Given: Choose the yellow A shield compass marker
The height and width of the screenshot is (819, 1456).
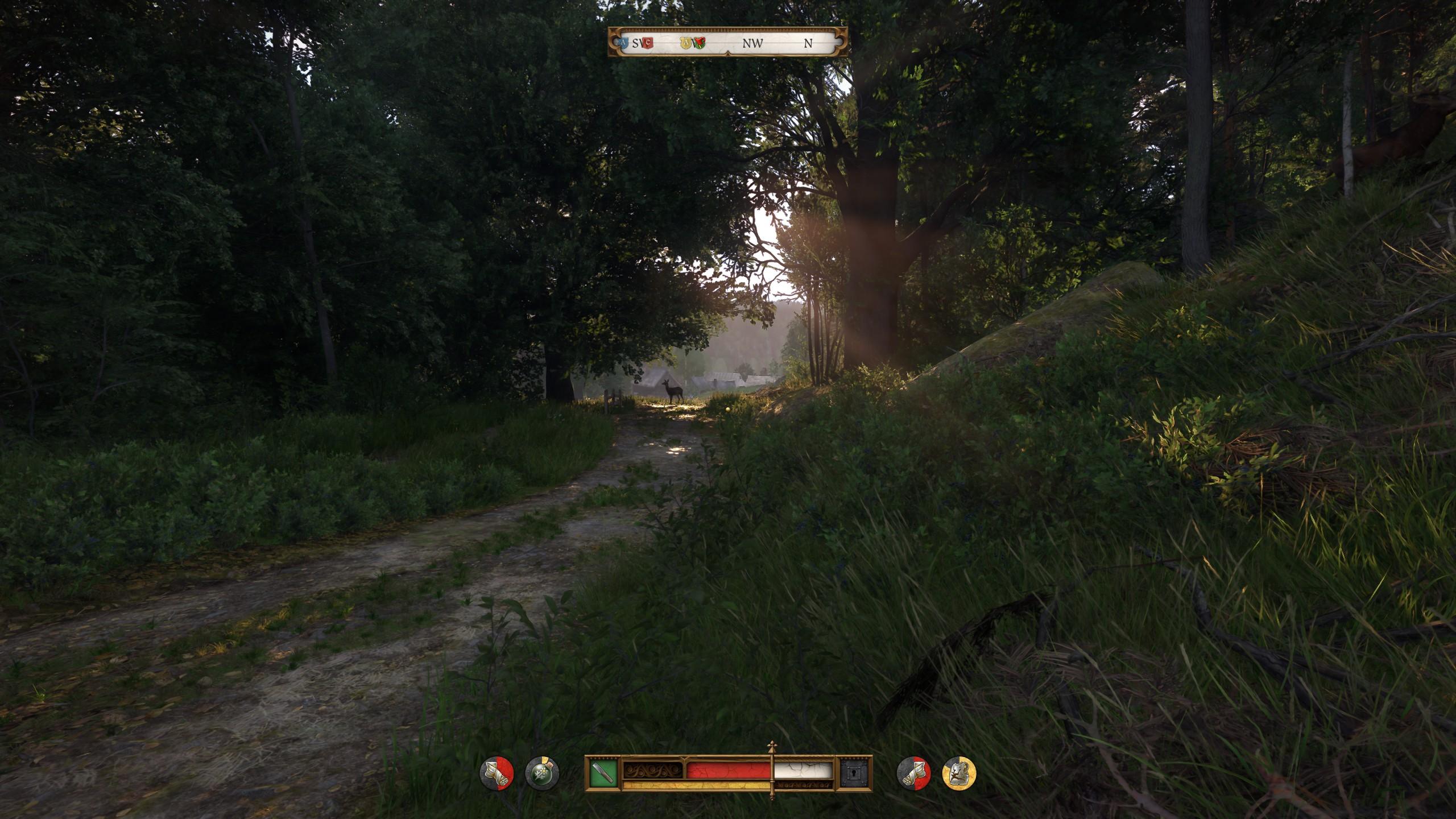Looking at the screenshot, I should (687, 43).
